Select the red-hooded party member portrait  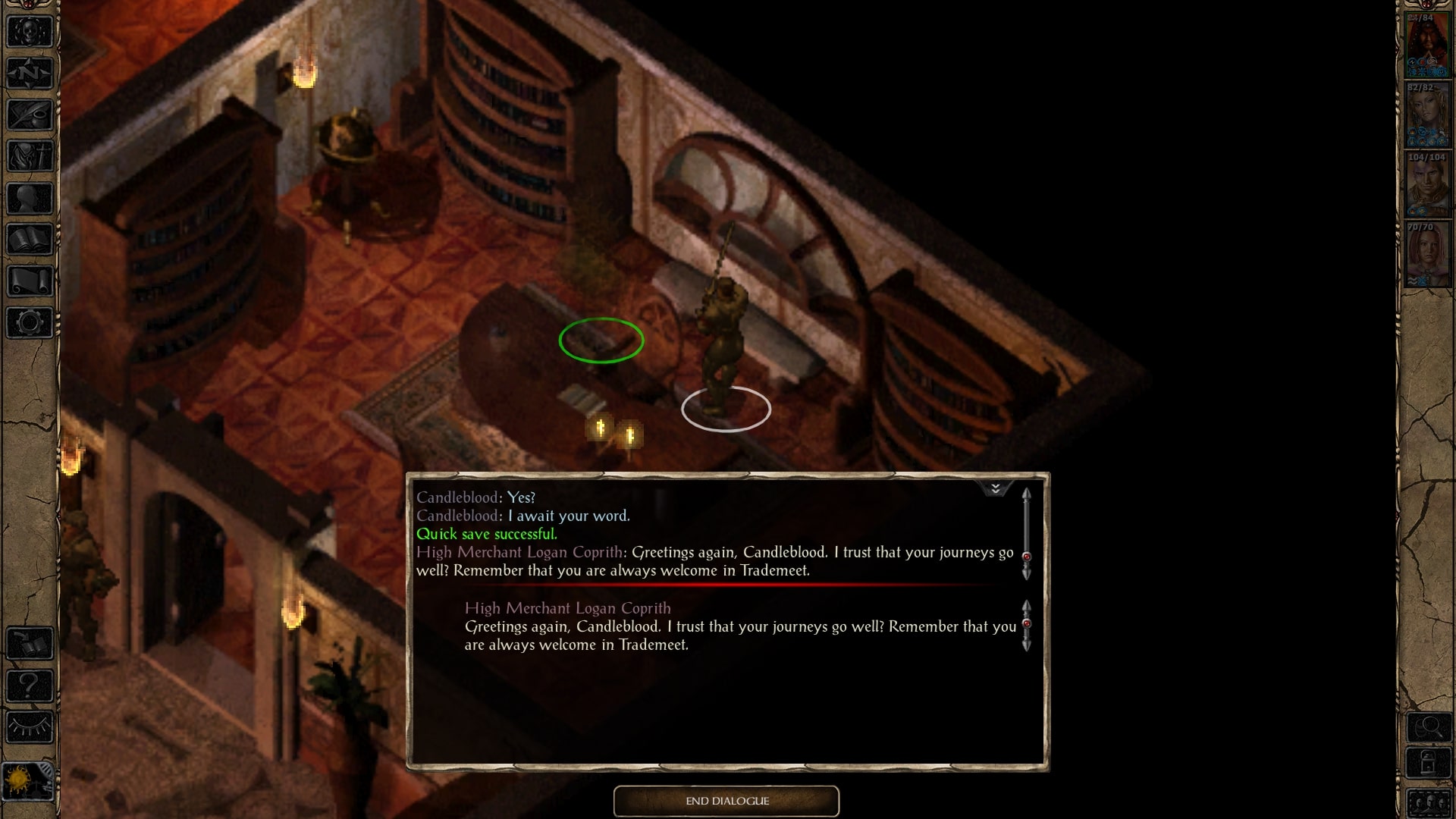[1427, 45]
